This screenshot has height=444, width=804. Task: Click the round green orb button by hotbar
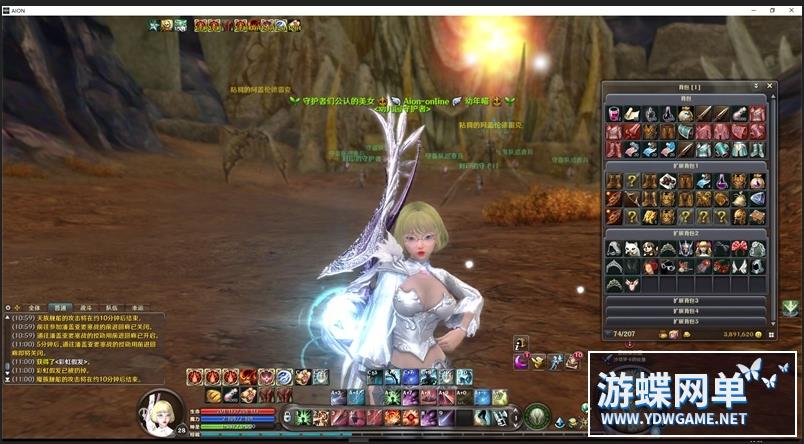coord(536,414)
